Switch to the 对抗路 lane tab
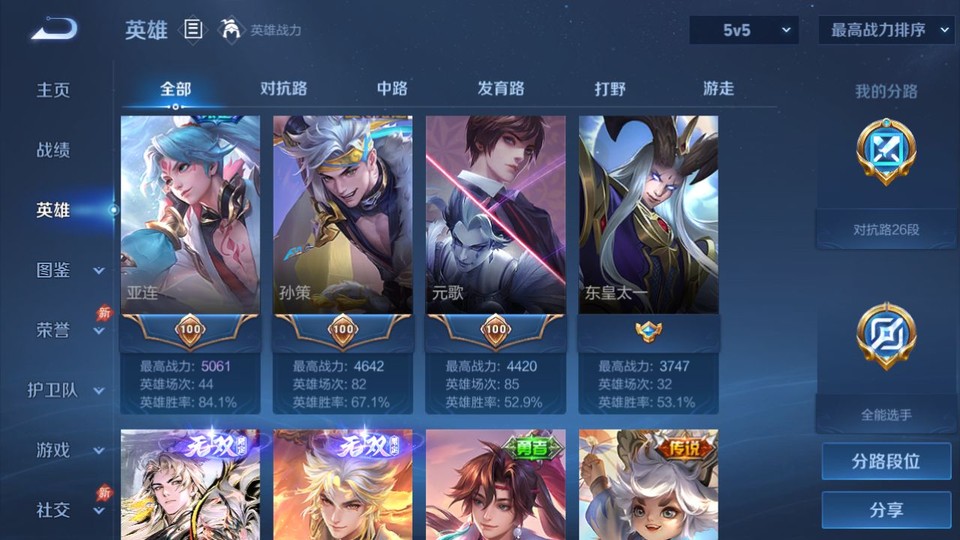The image size is (960, 540). (283, 88)
